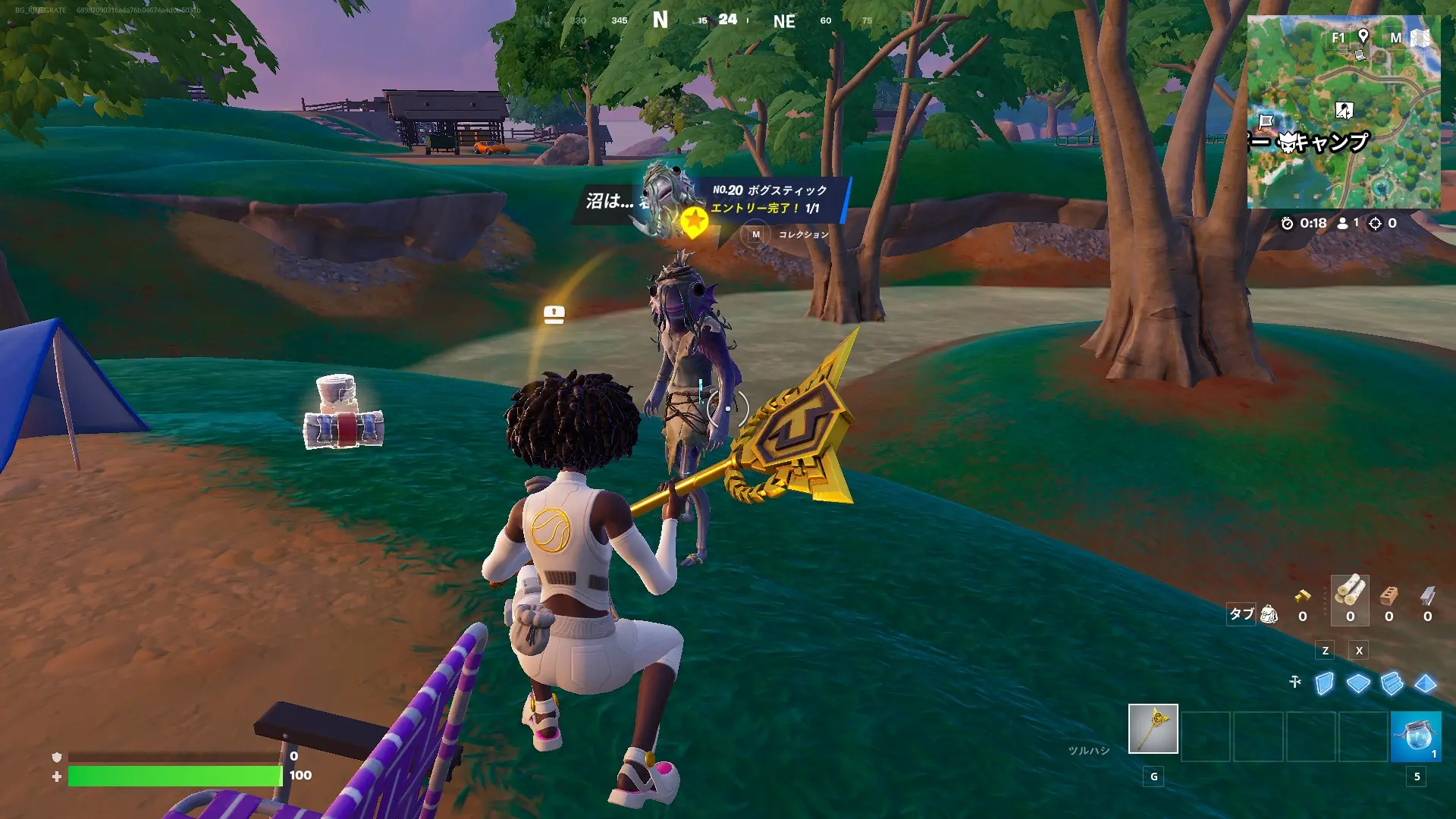Choose the floor building piece

tap(1357, 683)
